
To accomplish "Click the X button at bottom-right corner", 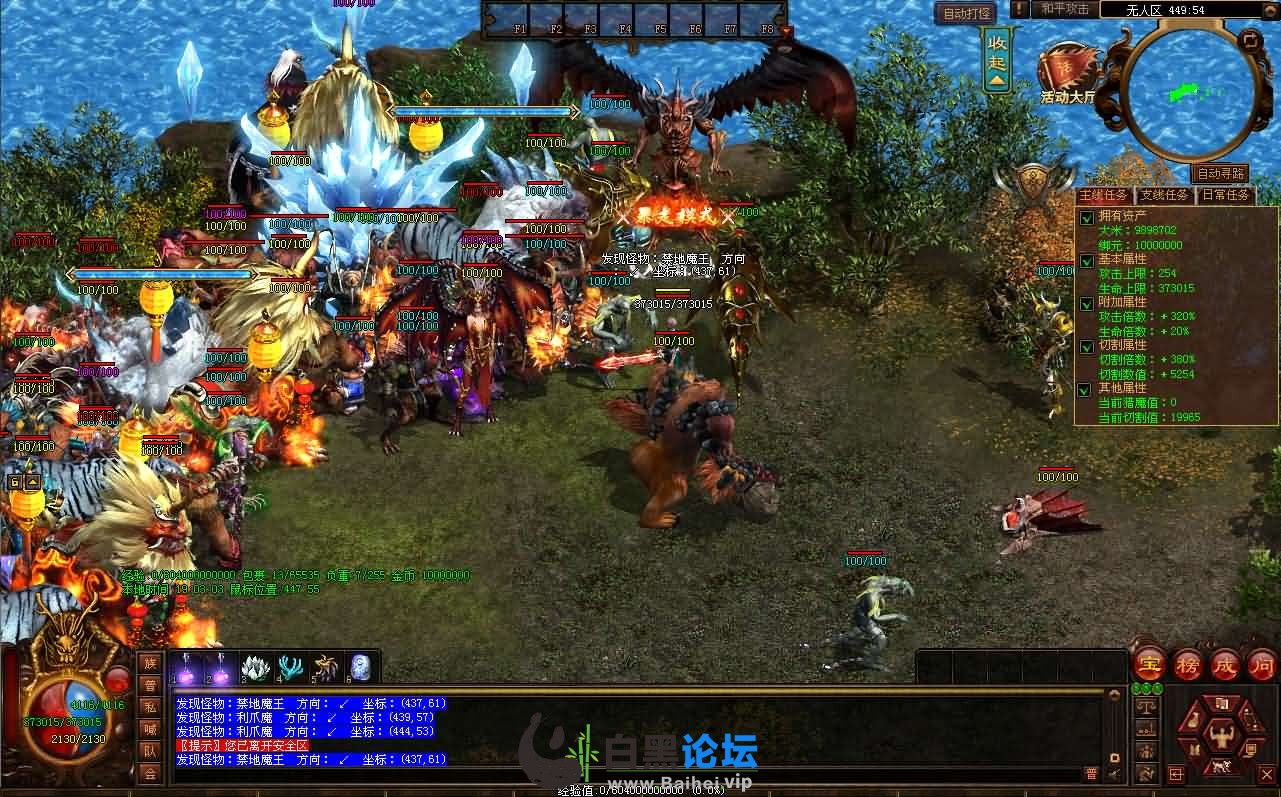I will pyautogui.click(x=1267, y=774).
